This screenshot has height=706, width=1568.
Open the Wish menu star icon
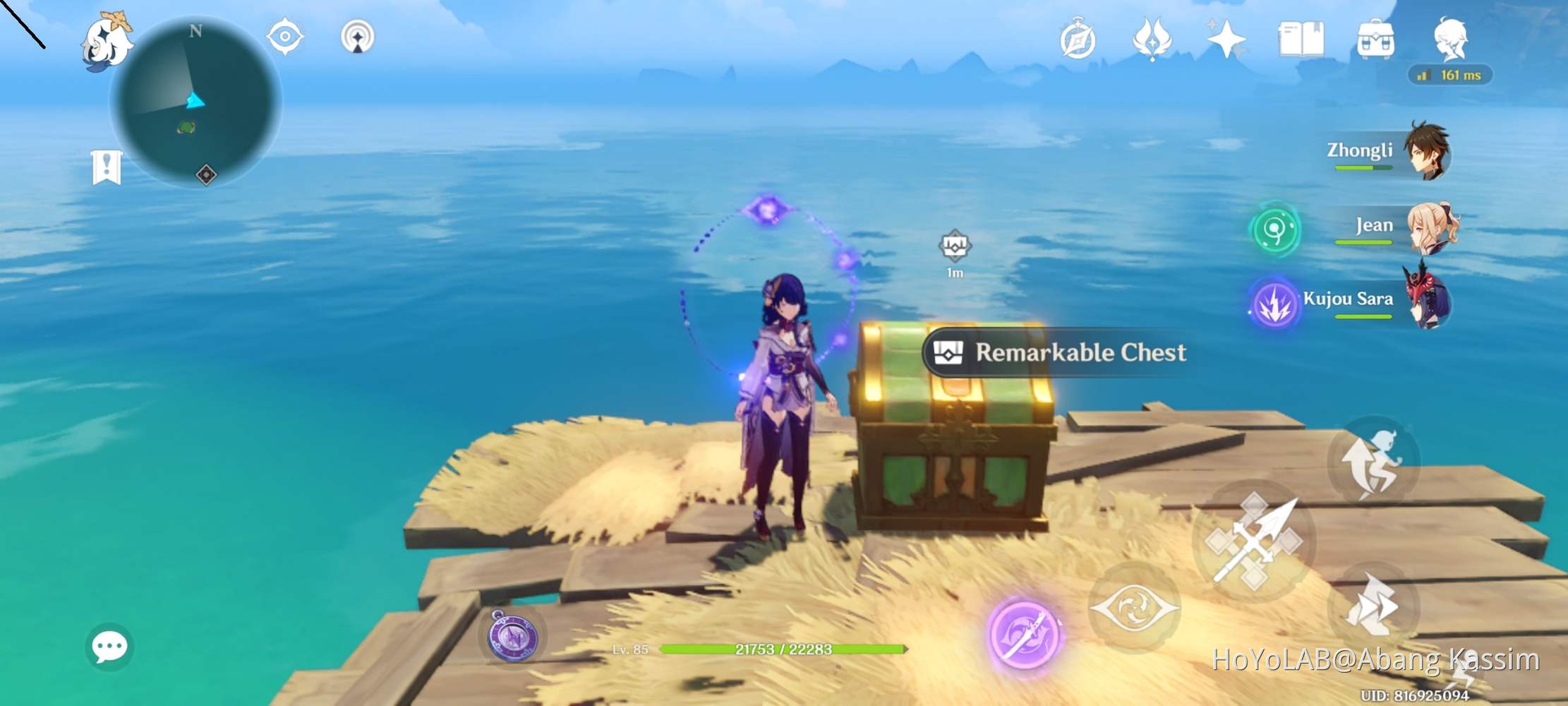pyautogui.click(x=1228, y=40)
